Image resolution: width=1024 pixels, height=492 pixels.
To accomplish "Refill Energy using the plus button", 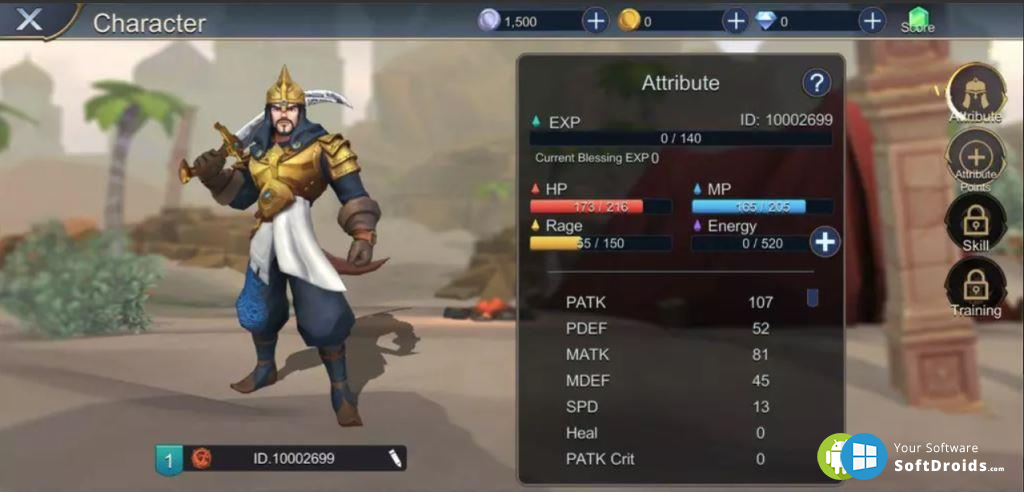I will point(825,241).
